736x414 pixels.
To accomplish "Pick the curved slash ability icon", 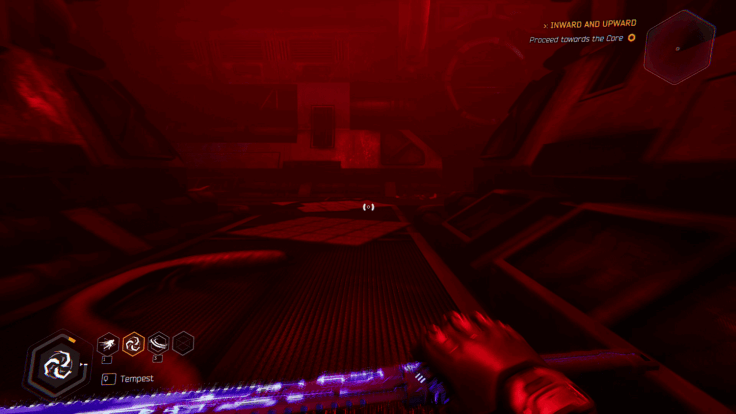I will 158,344.
